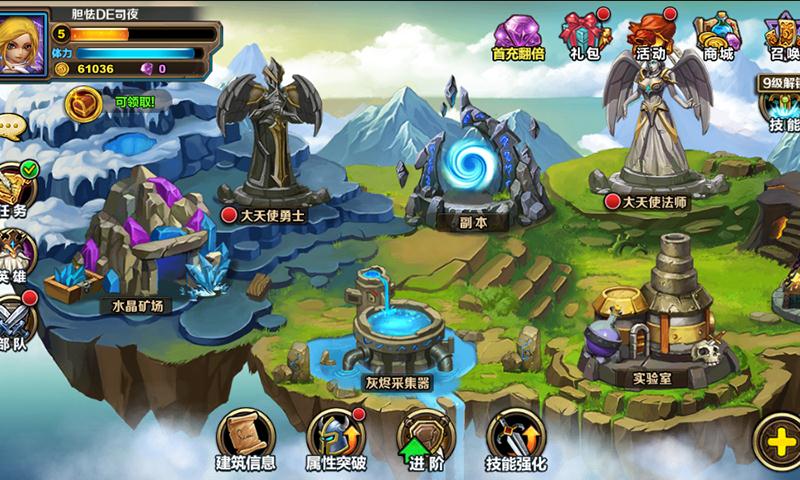The image size is (800, 480).
Task: Open the 商城 shop
Action: 718,35
